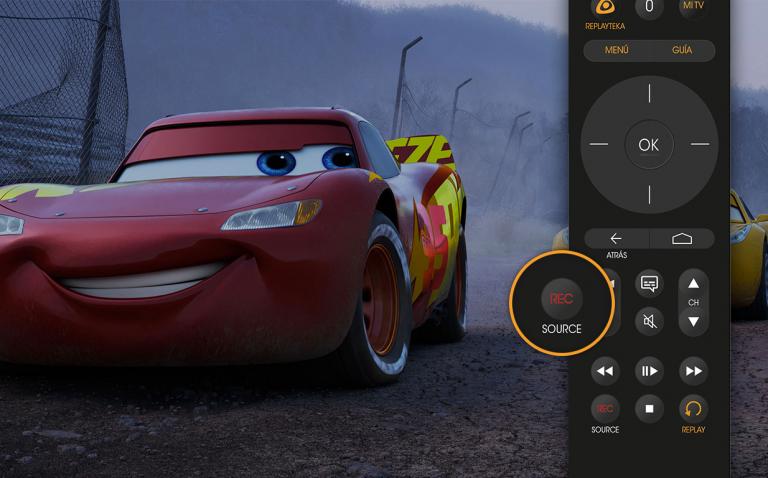Select the home button with house outline
Image resolution: width=768 pixels, height=478 pixels.
coord(682,238)
